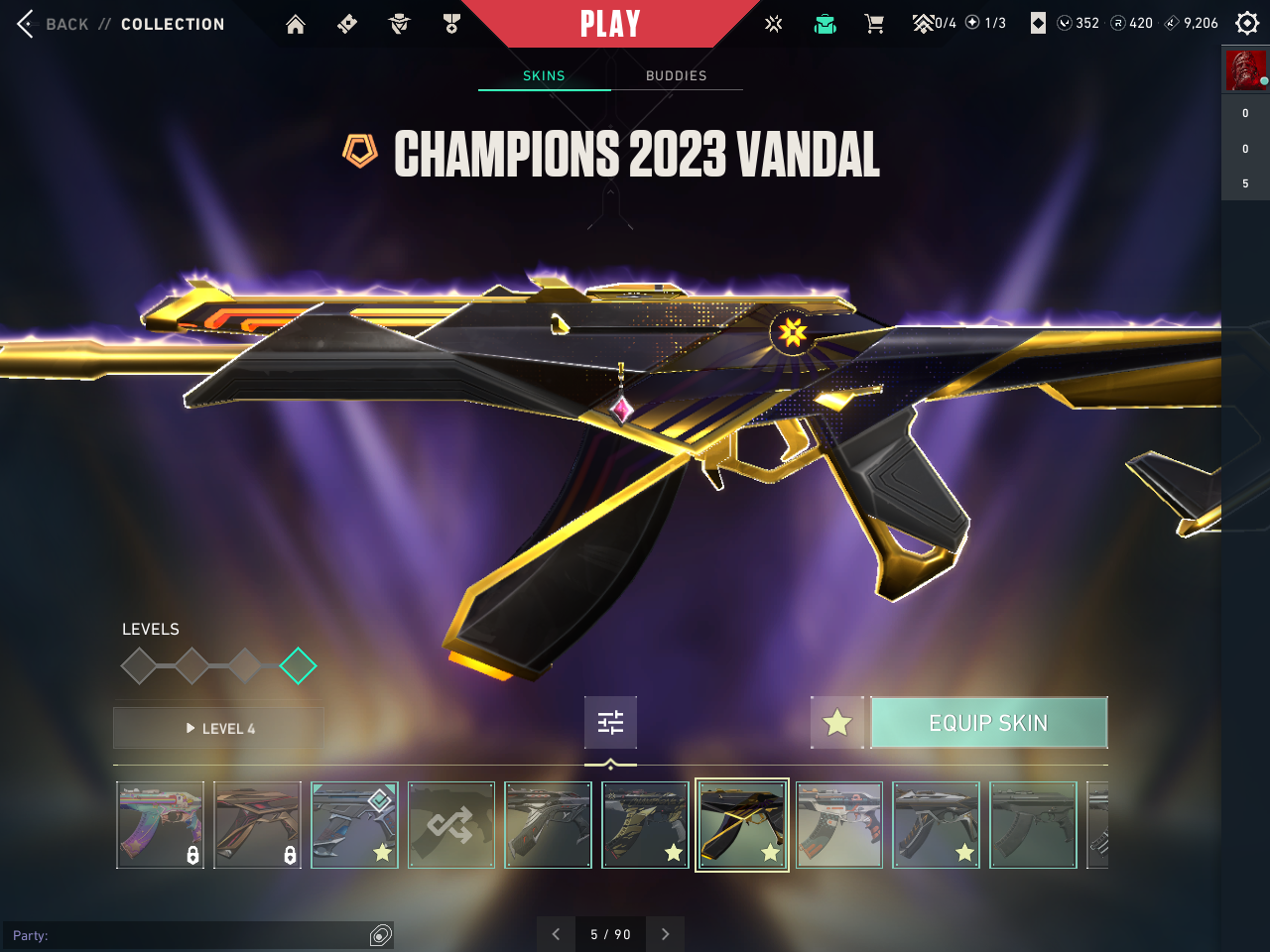1270x952 pixels.
Task: Open the green battlepass backpack icon
Action: tap(825, 24)
